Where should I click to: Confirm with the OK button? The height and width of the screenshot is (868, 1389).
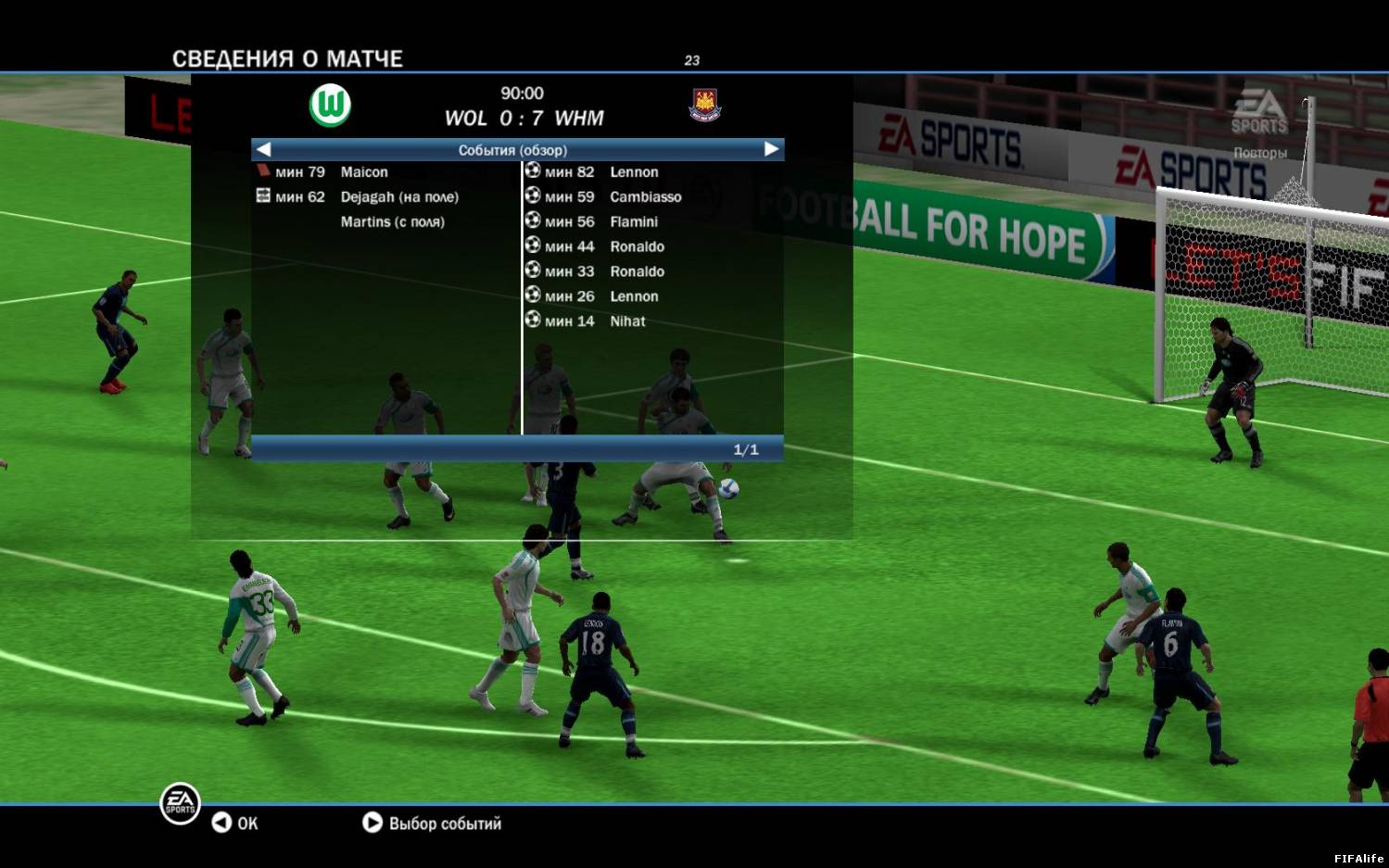click(x=235, y=824)
